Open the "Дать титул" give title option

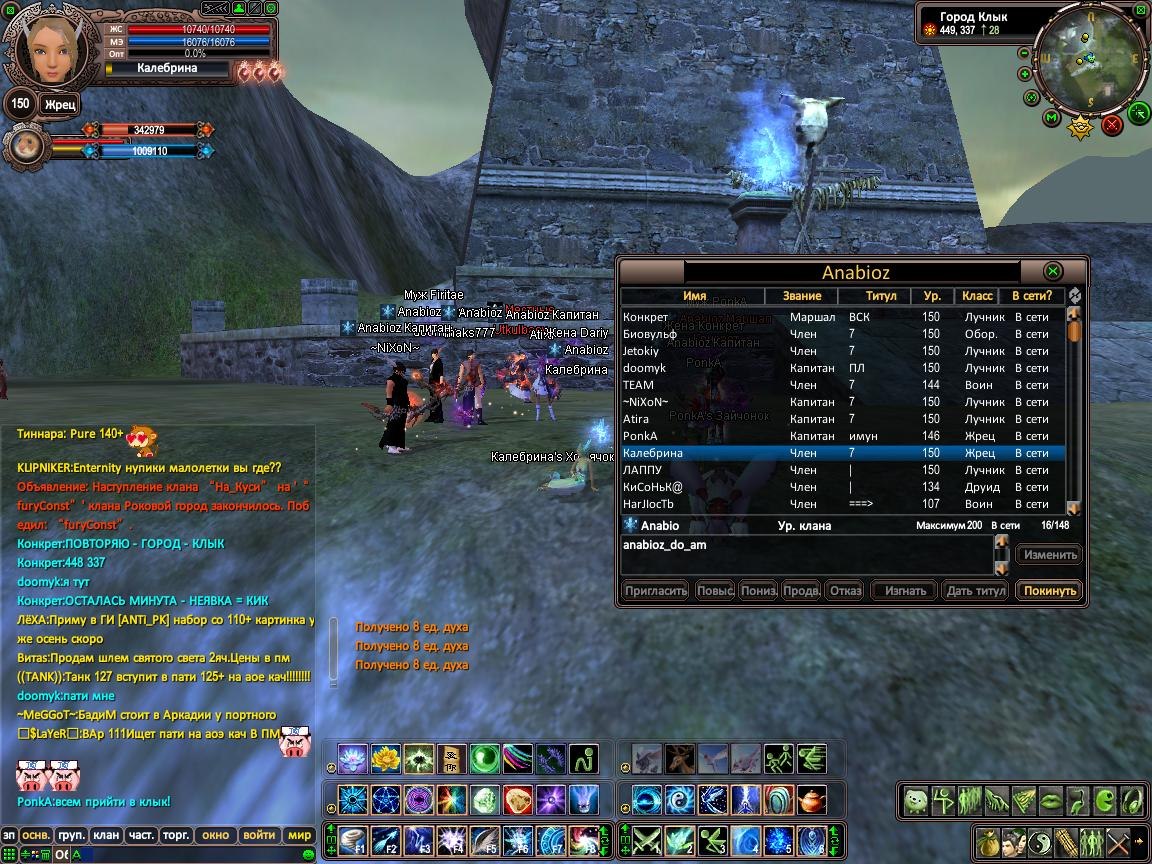[x=975, y=591]
